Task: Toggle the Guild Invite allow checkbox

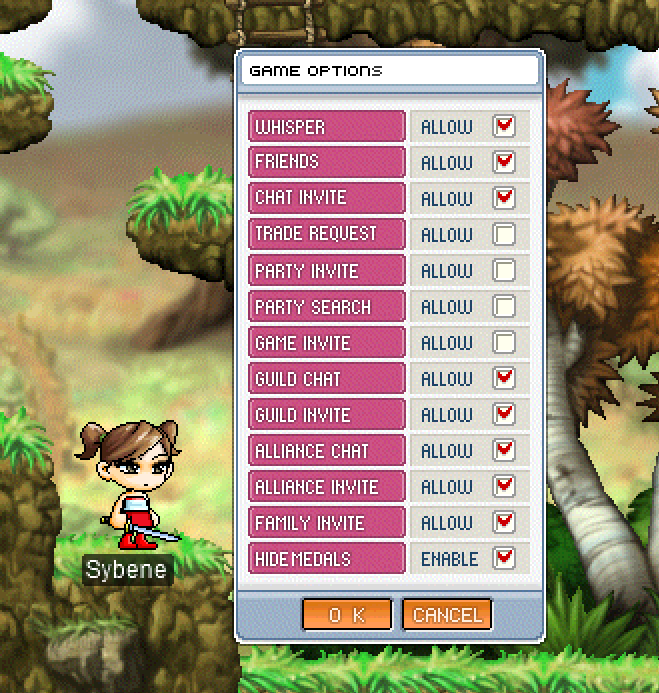Action: (504, 415)
